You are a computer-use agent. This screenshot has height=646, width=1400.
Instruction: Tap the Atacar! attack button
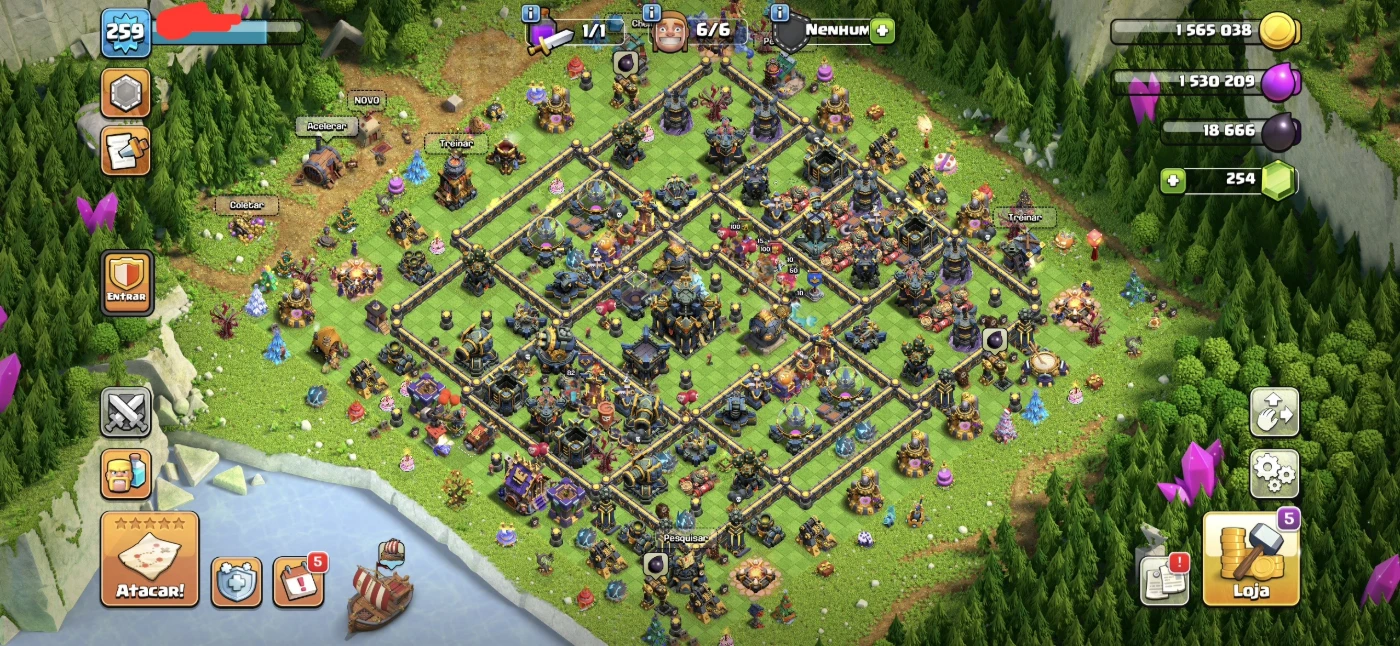(150, 560)
